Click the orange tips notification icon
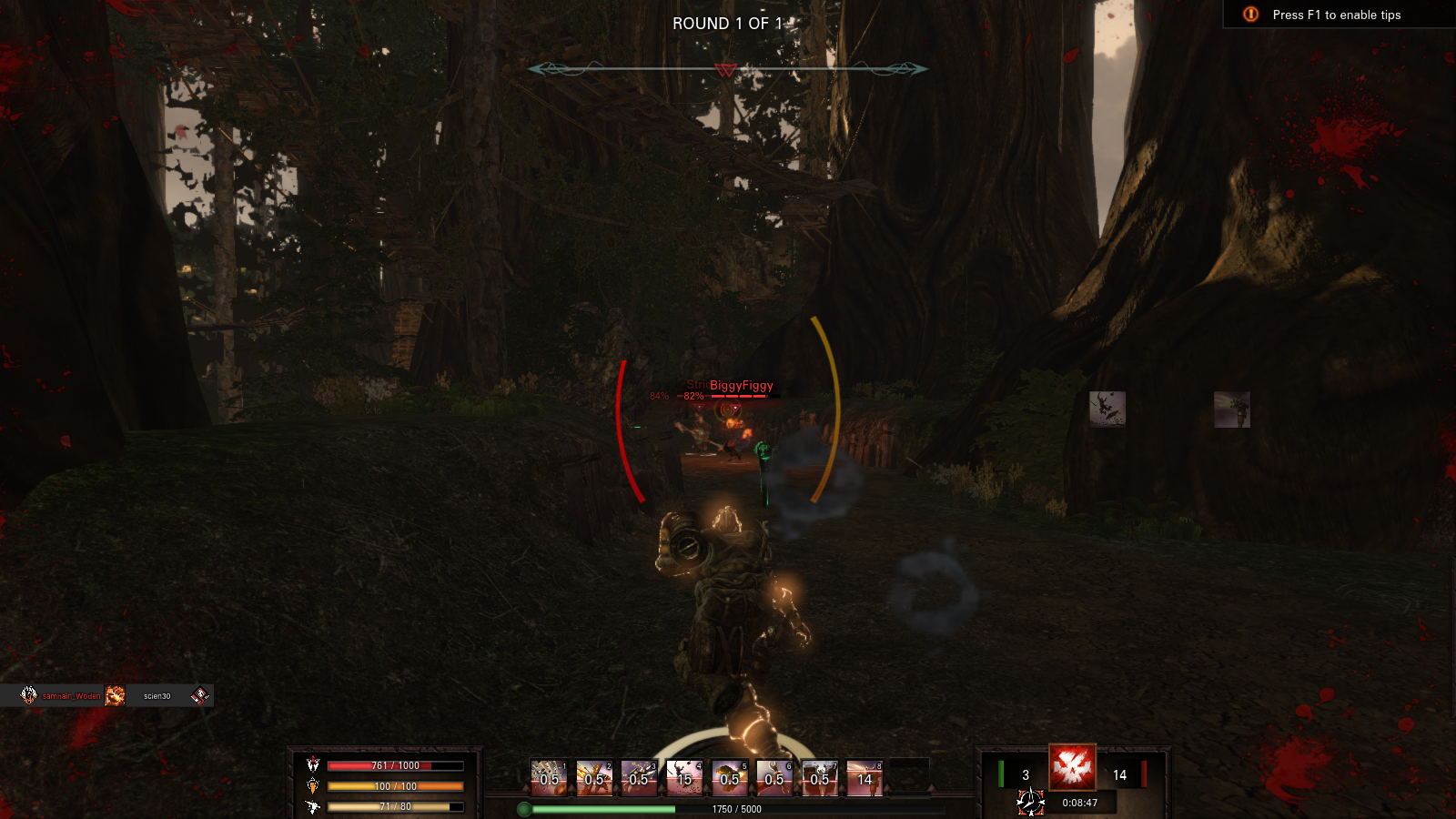 [1250, 15]
